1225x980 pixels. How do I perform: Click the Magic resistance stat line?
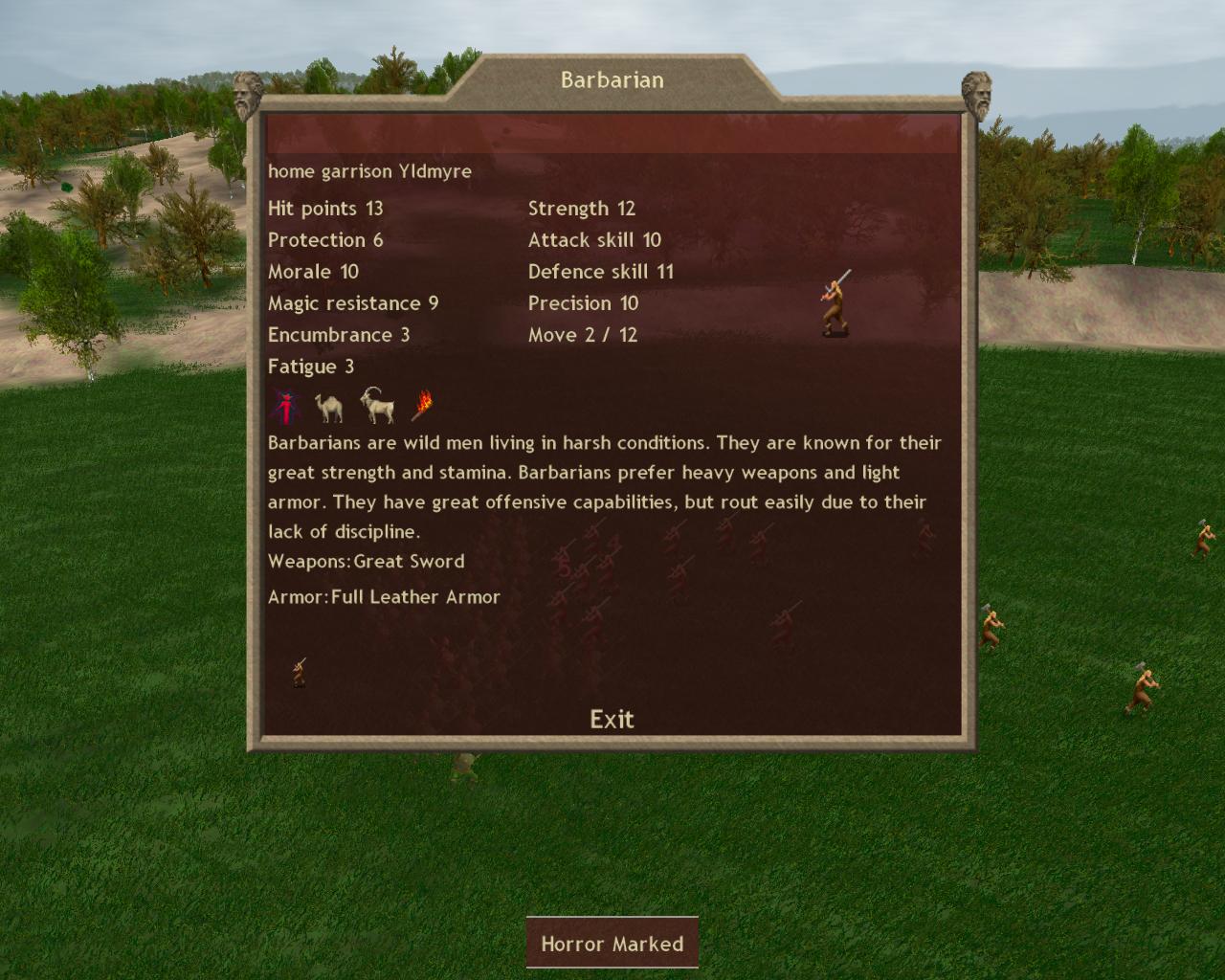coord(353,303)
